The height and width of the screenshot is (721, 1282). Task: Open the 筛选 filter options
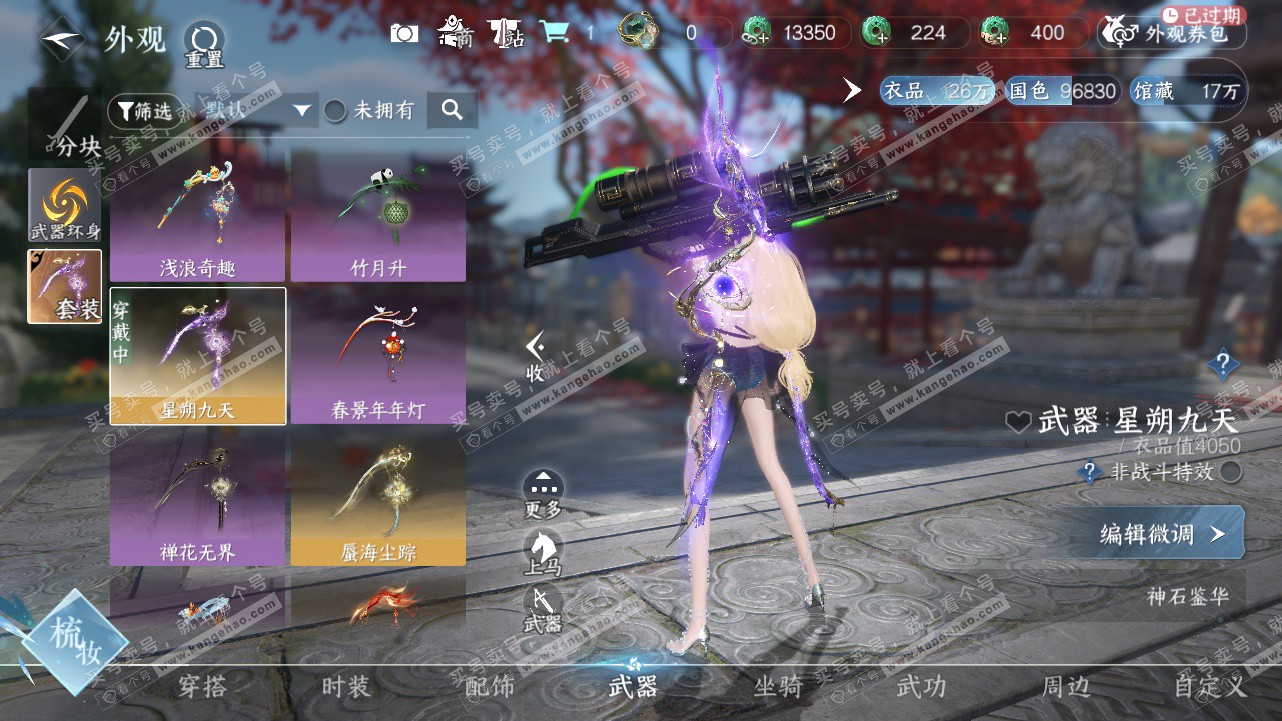tap(146, 110)
